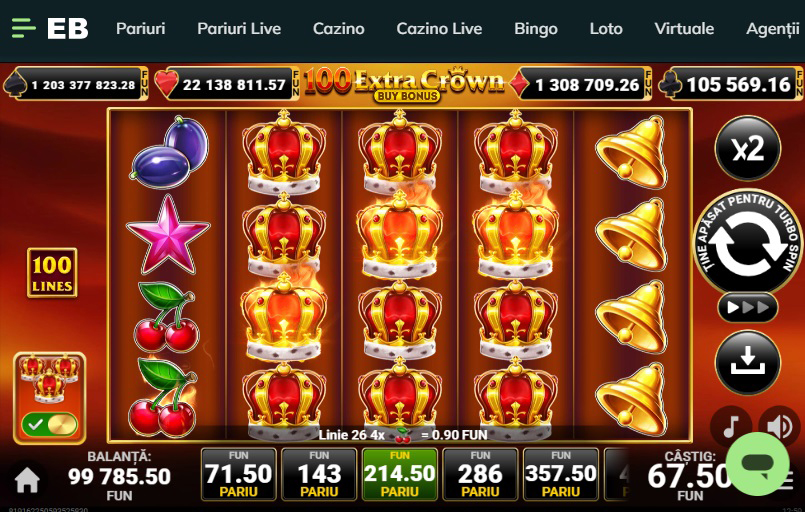Return to lobby with the home icon
This screenshot has height=512, width=805.
point(27,480)
